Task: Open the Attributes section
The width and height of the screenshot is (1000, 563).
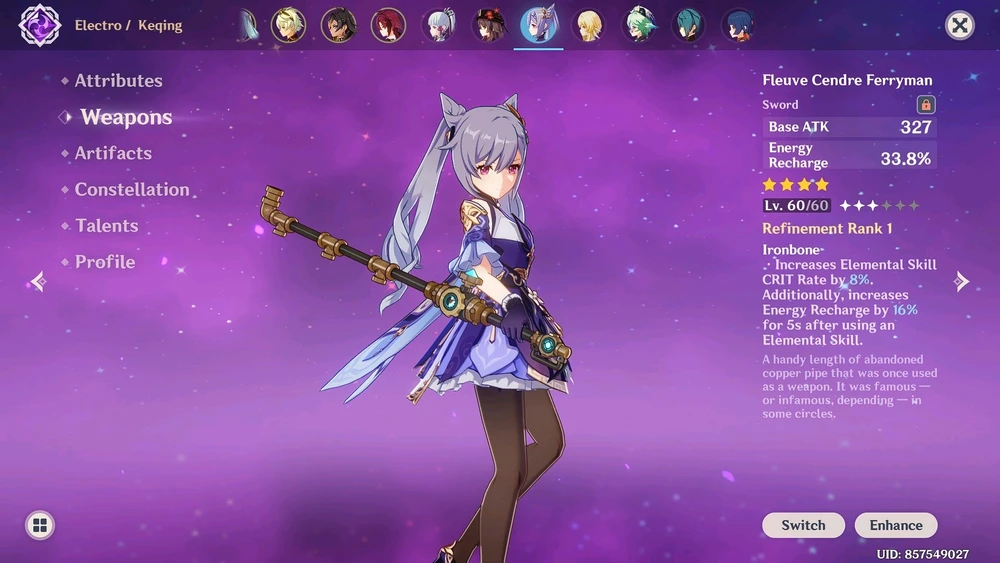Action: click(x=118, y=81)
